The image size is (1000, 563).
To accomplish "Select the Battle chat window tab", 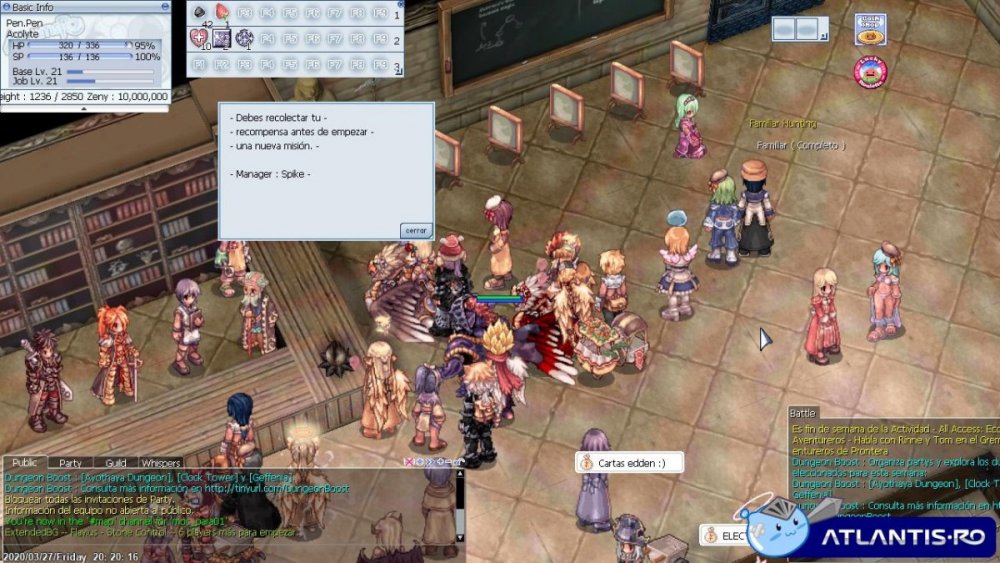I will (x=803, y=412).
